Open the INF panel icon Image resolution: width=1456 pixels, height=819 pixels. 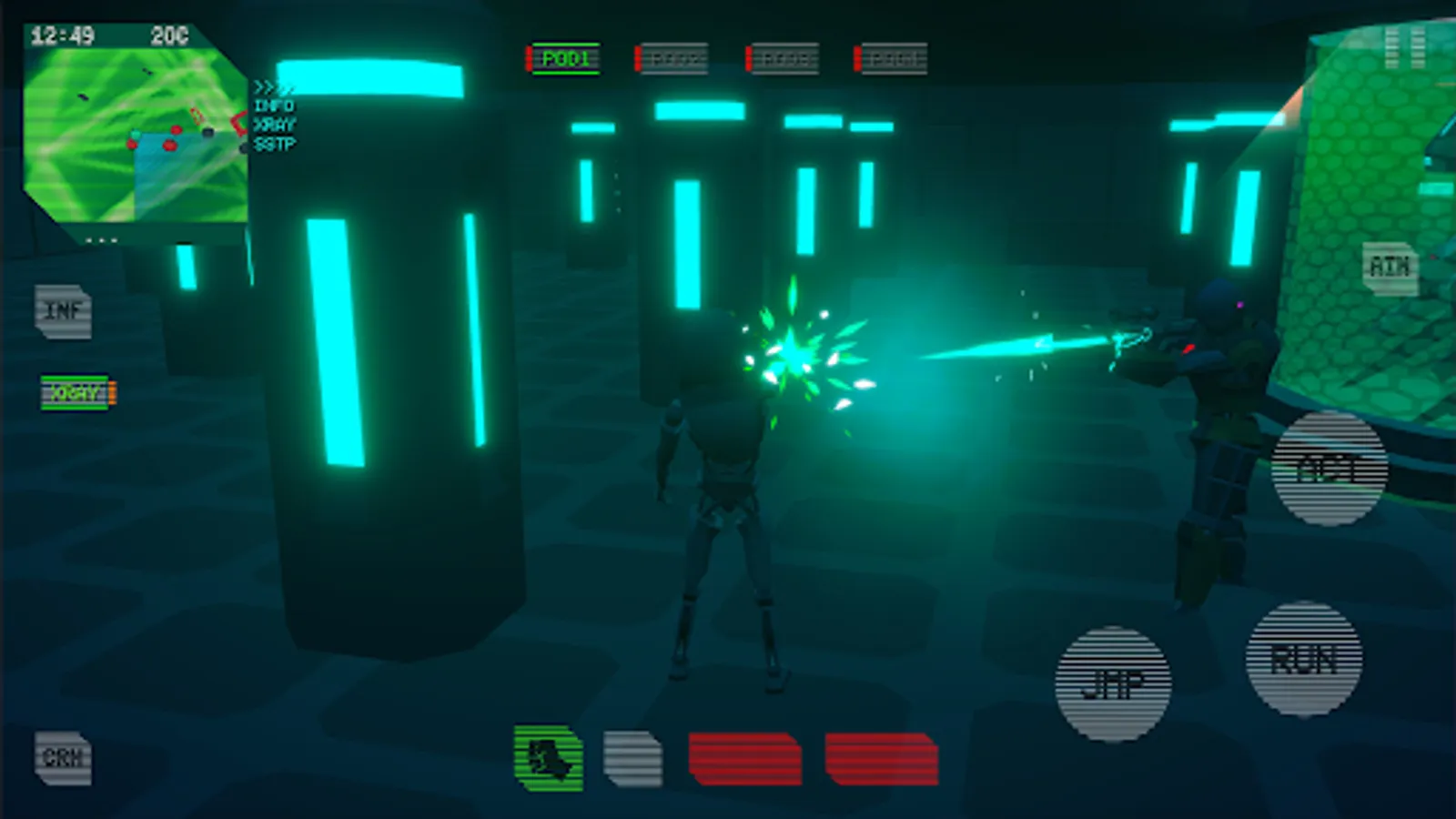[62, 312]
